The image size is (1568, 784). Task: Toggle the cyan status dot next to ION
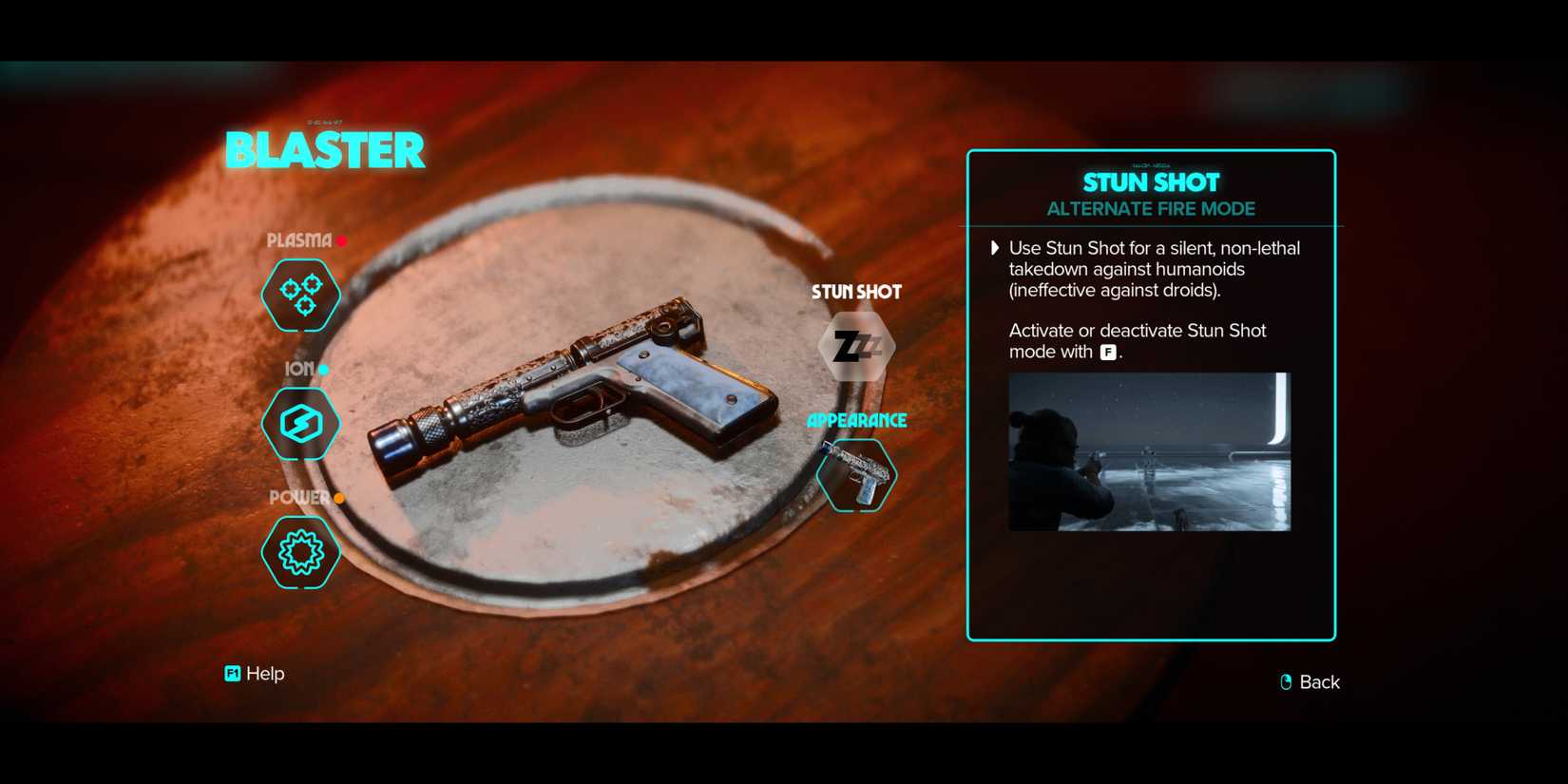pyautogui.click(x=323, y=370)
